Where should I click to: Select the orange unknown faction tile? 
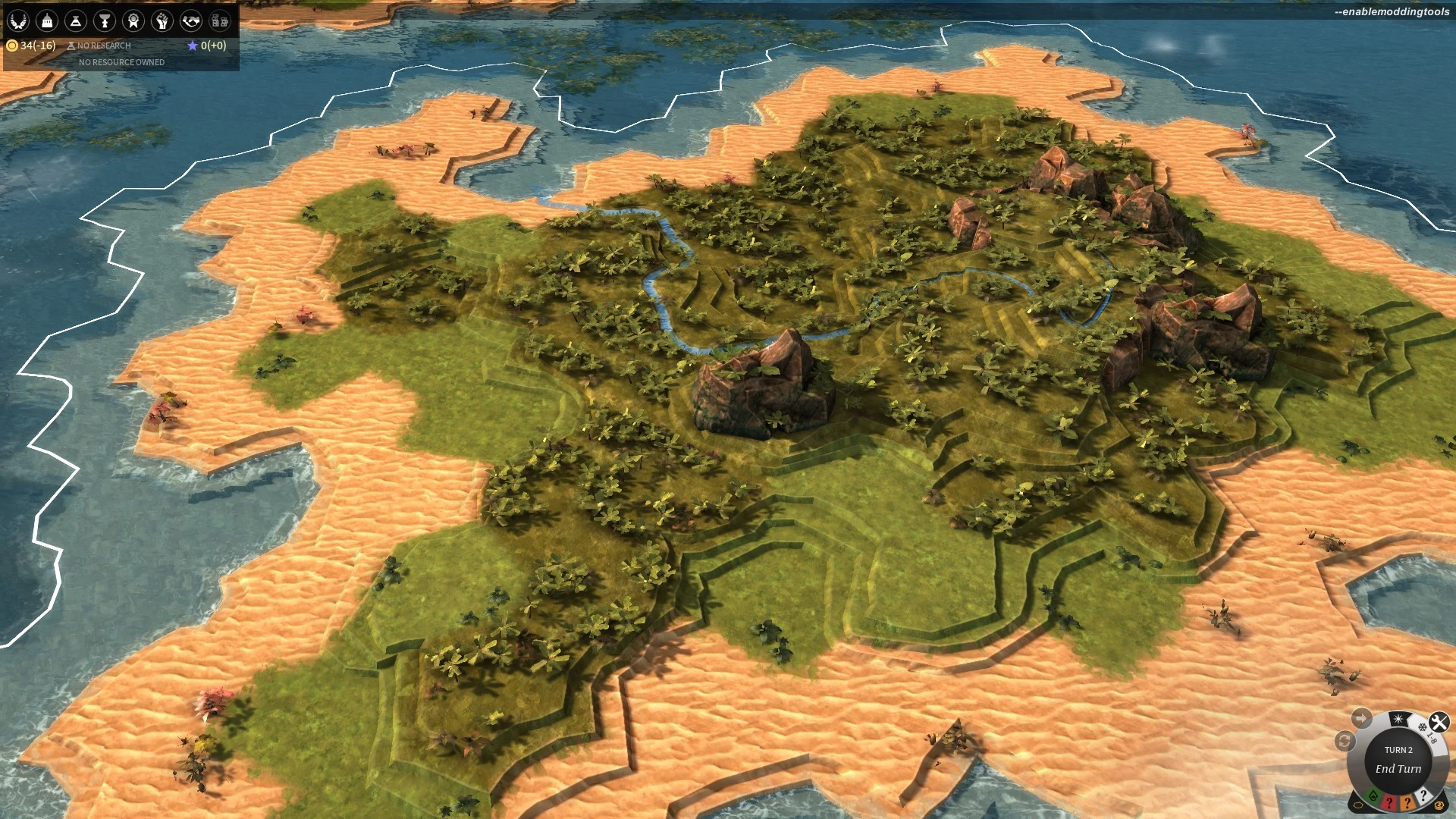click(x=1407, y=802)
